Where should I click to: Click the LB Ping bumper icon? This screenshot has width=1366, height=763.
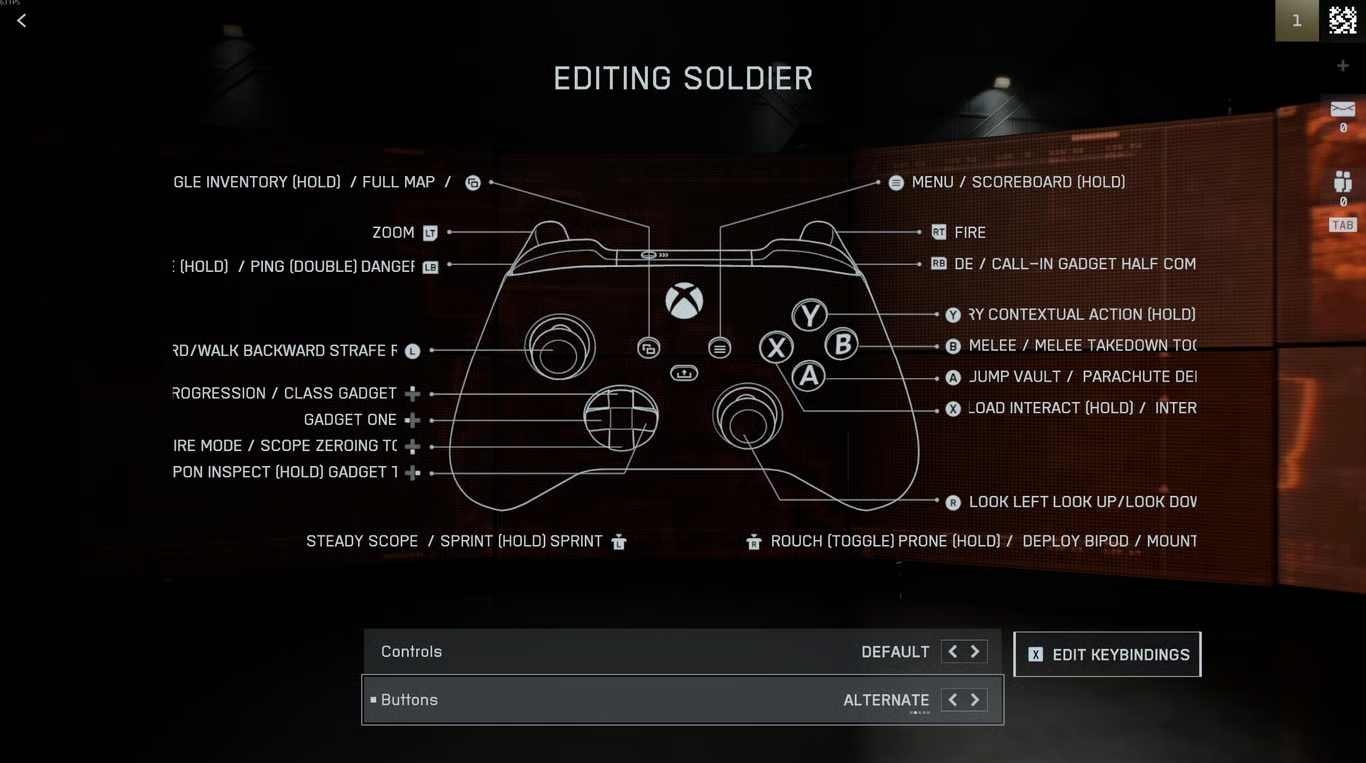tap(430, 266)
